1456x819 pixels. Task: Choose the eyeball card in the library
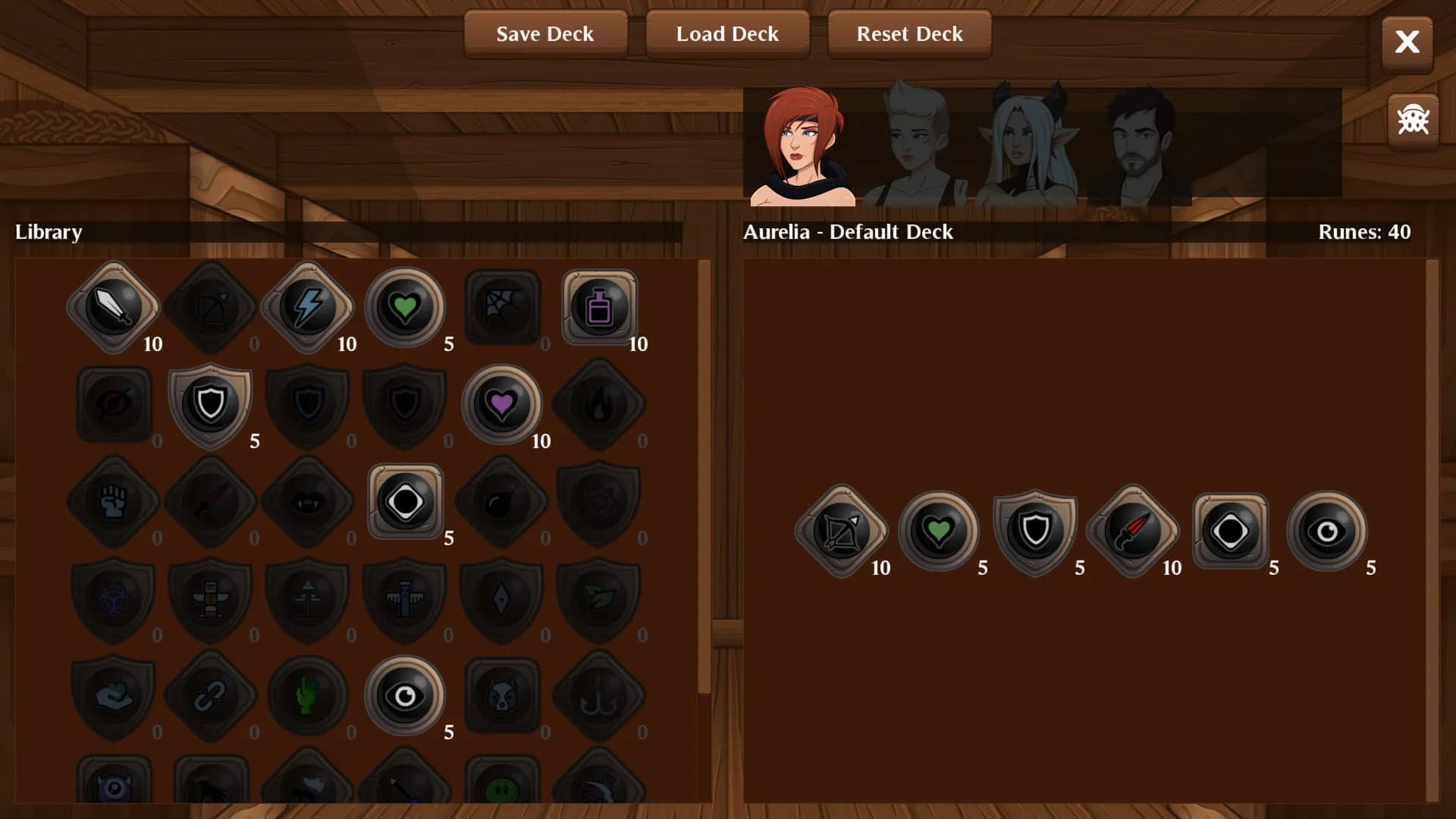point(405,695)
